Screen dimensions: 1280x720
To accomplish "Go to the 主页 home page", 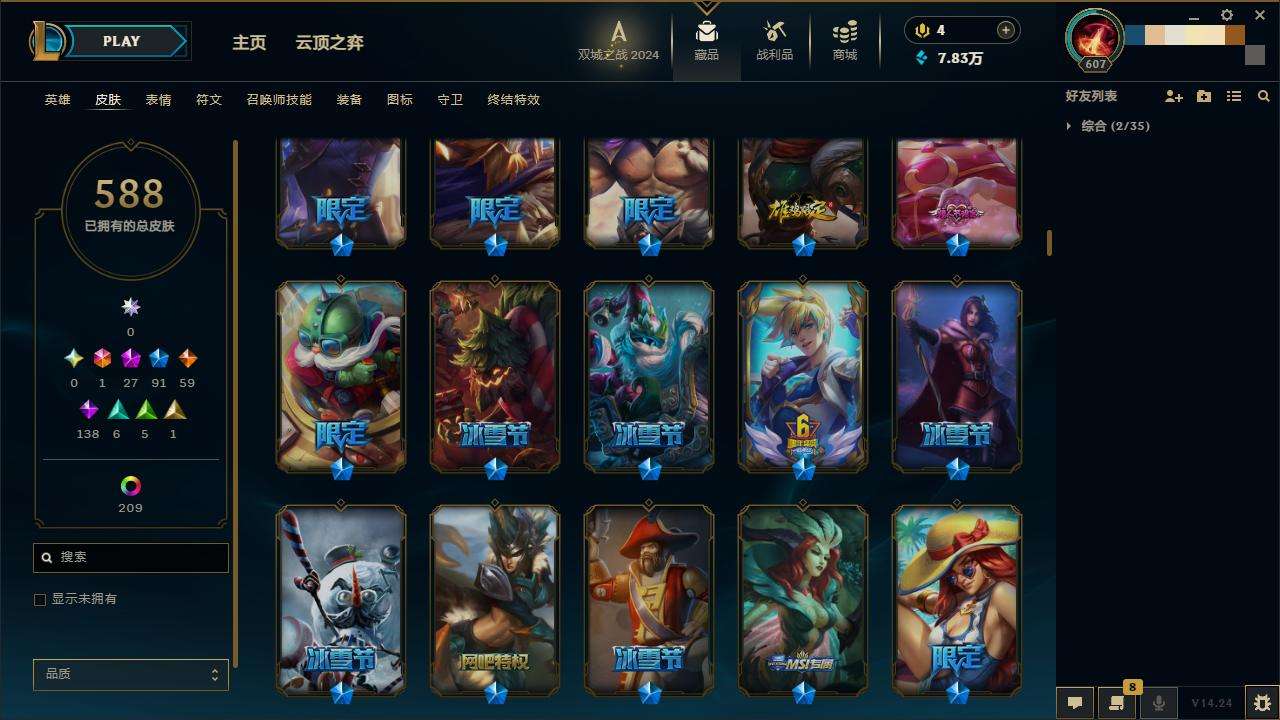I will pyautogui.click(x=249, y=43).
